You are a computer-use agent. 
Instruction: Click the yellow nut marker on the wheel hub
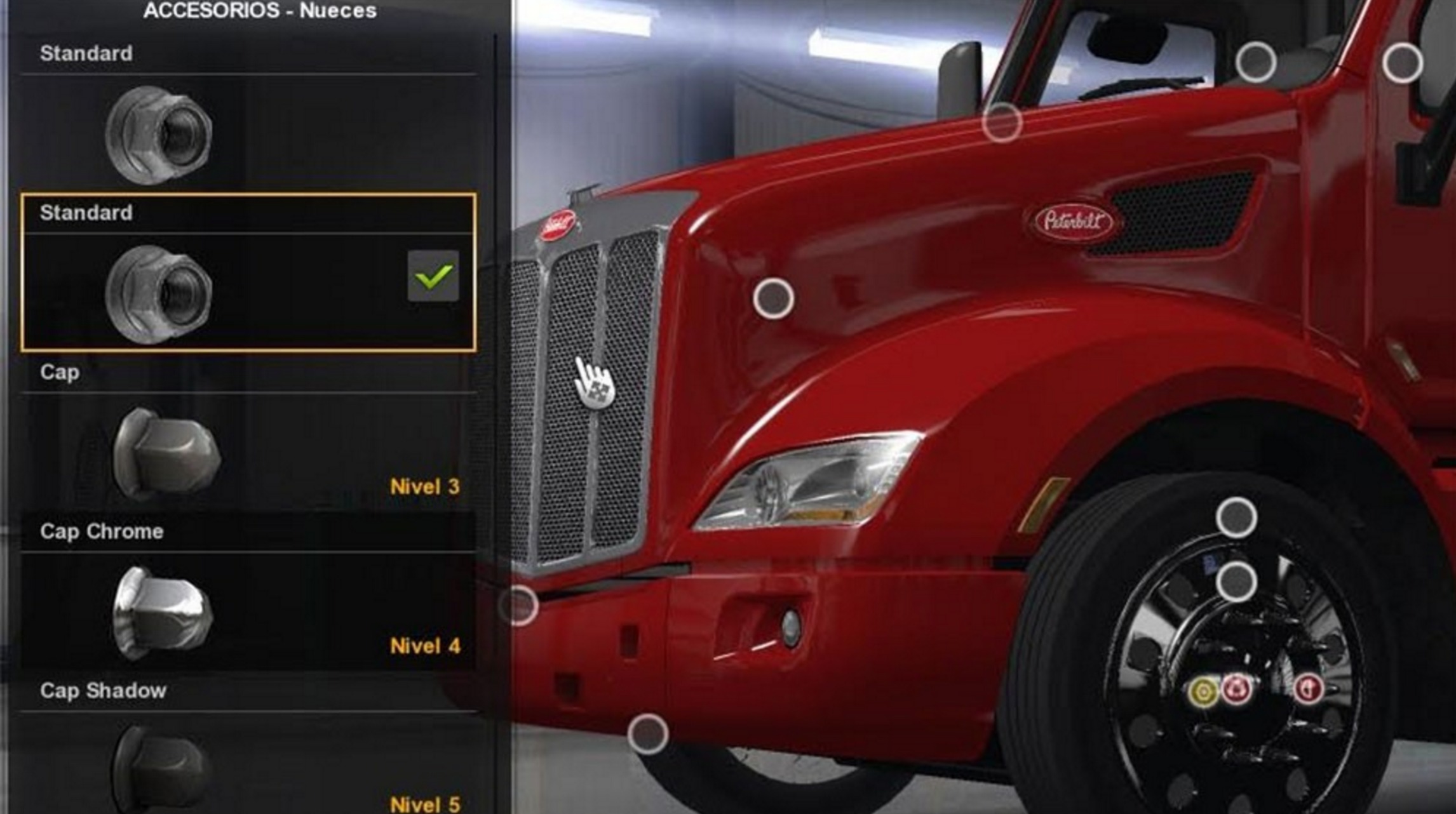pos(1203,691)
